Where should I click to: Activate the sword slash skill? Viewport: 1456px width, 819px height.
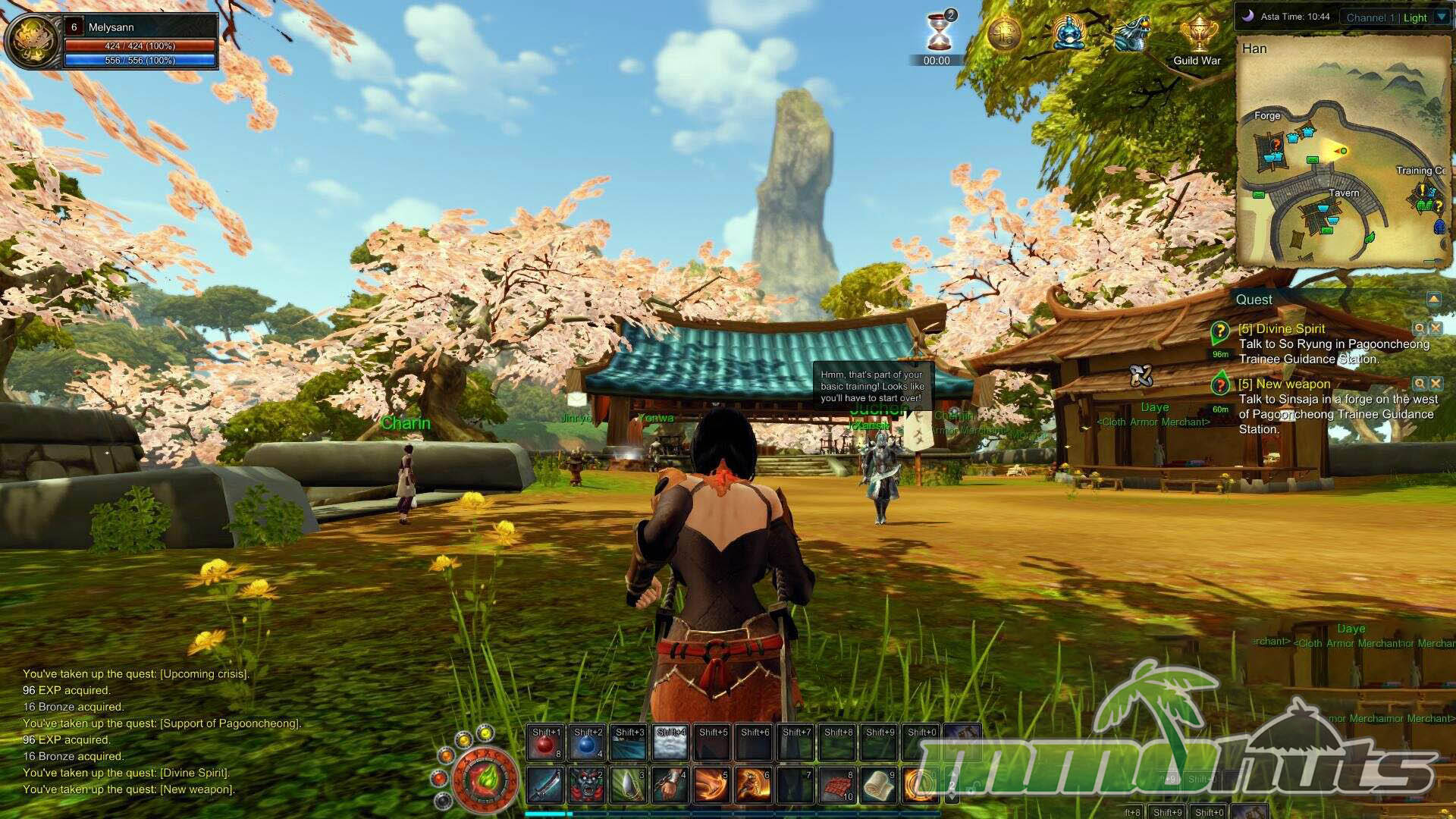click(544, 785)
